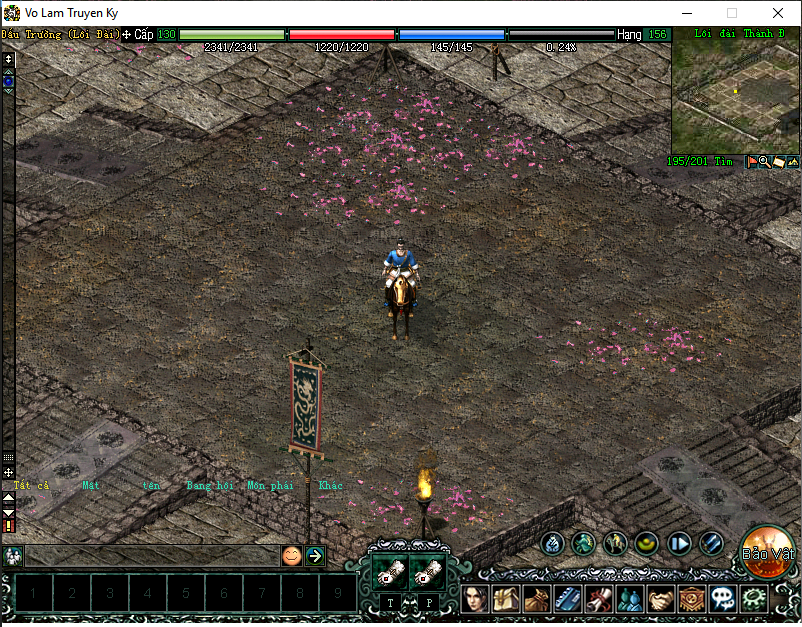Send chat with the green arrow button

tap(315, 556)
